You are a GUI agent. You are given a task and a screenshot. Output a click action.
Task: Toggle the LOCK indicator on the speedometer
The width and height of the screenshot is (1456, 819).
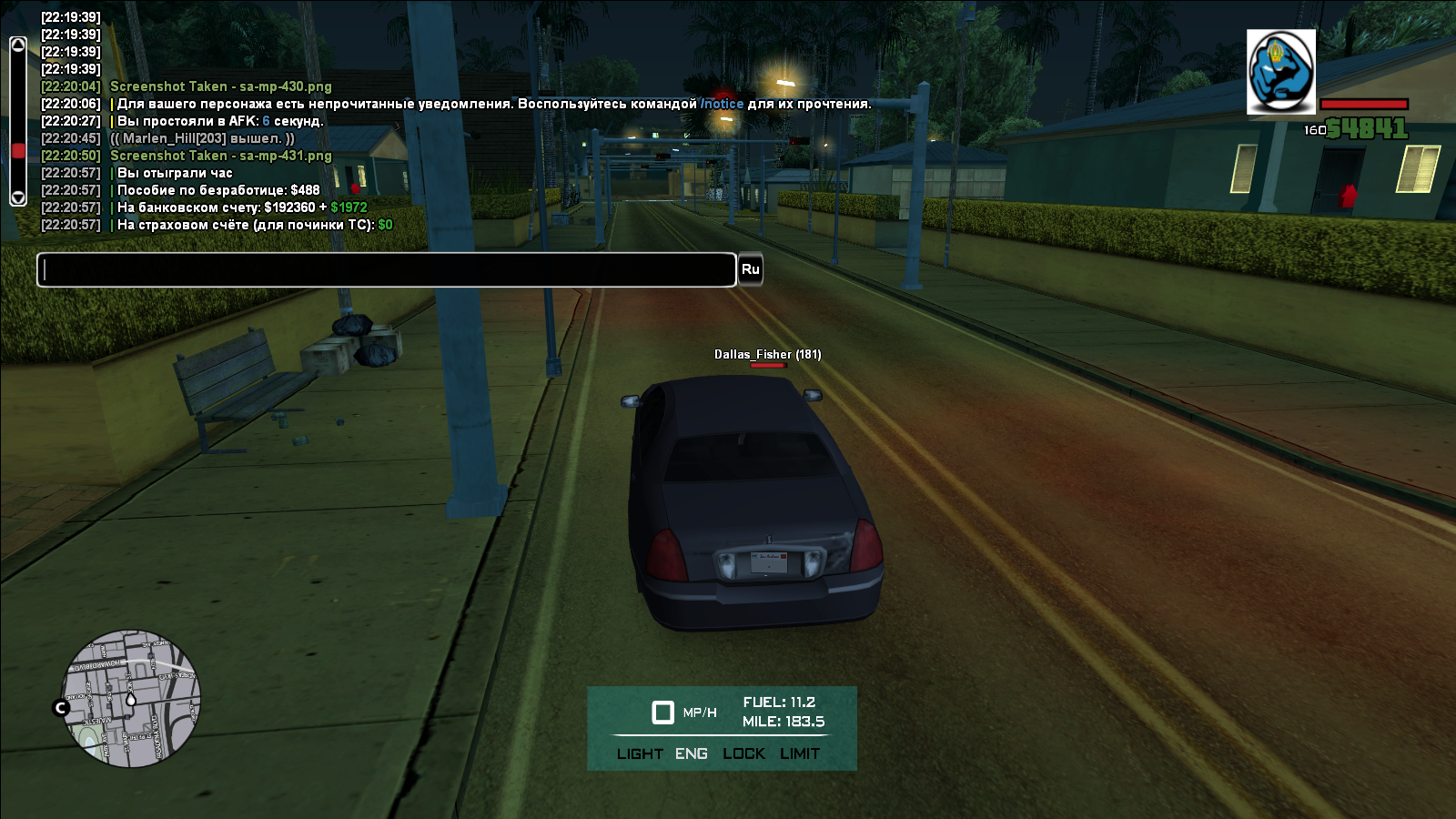[743, 753]
